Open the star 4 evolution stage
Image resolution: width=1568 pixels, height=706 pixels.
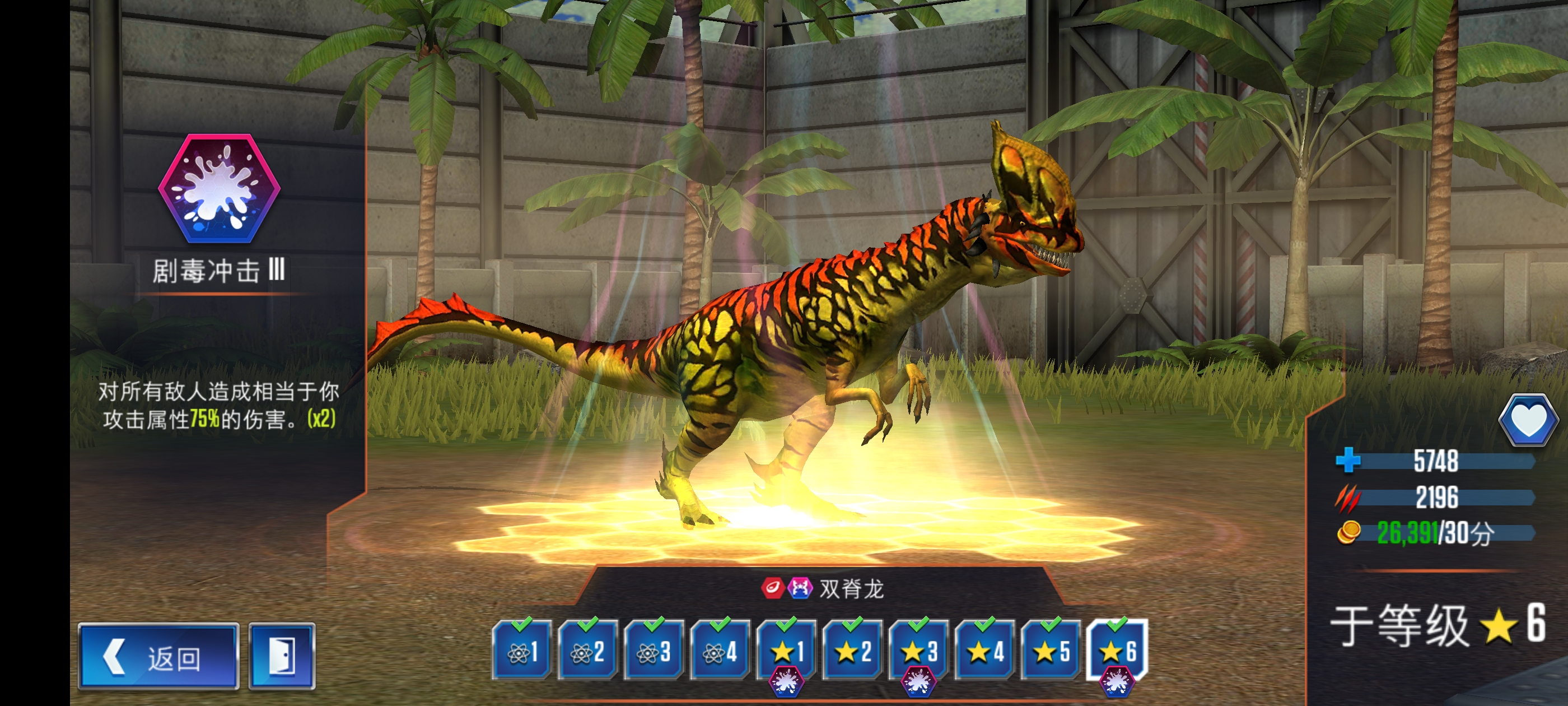985,651
